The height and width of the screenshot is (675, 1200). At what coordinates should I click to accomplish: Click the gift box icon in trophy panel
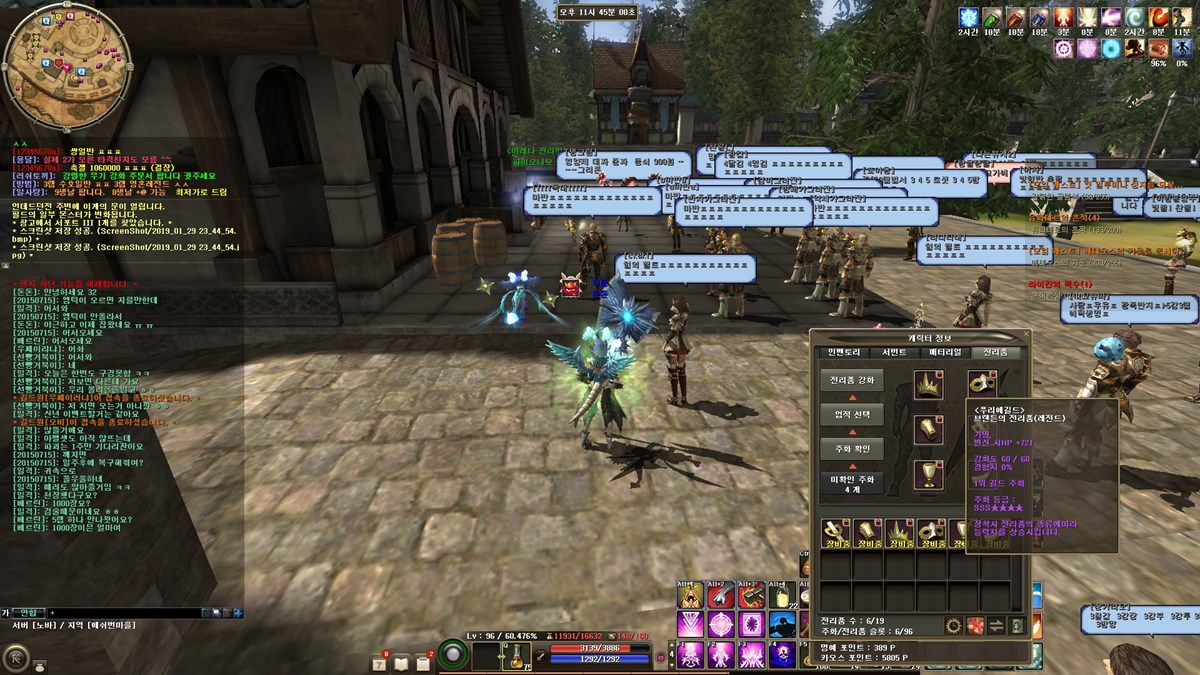pos(976,626)
